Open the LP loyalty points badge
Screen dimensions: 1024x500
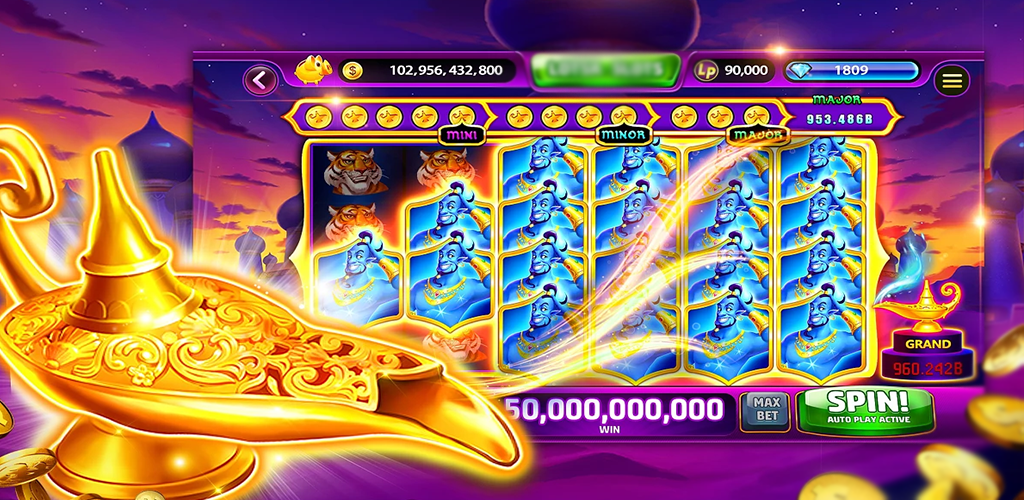(708, 70)
